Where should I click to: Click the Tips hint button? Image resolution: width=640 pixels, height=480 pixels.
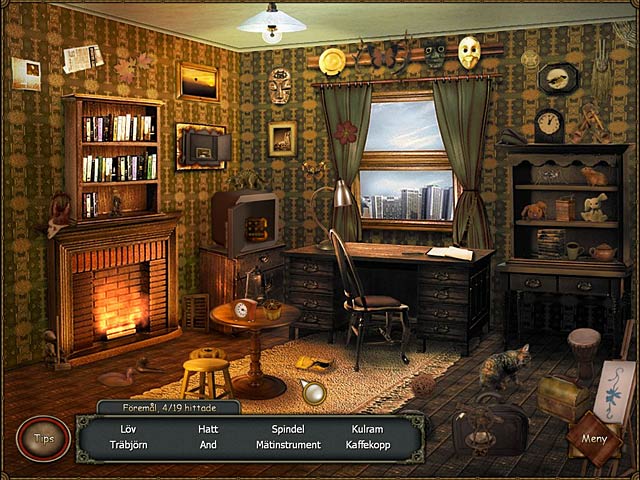[43, 439]
